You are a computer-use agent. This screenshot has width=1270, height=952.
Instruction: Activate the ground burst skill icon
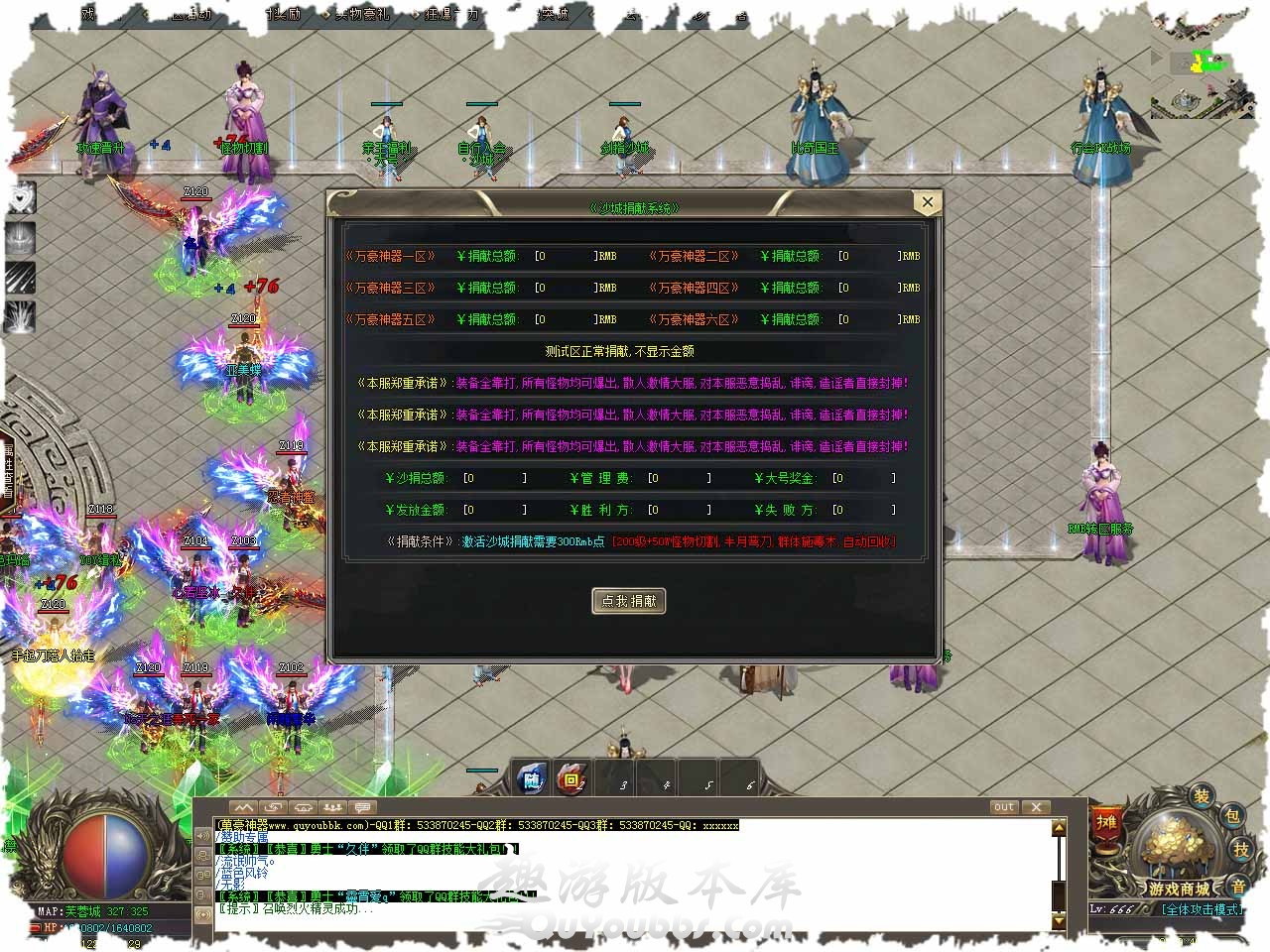click(22, 317)
